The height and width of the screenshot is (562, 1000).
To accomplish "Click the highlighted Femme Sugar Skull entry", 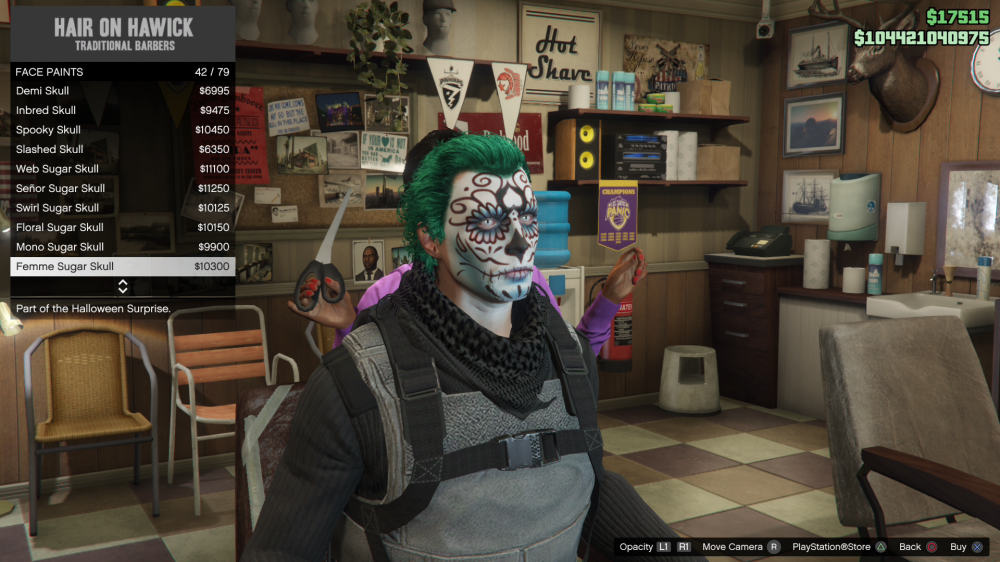I will point(122,266).
